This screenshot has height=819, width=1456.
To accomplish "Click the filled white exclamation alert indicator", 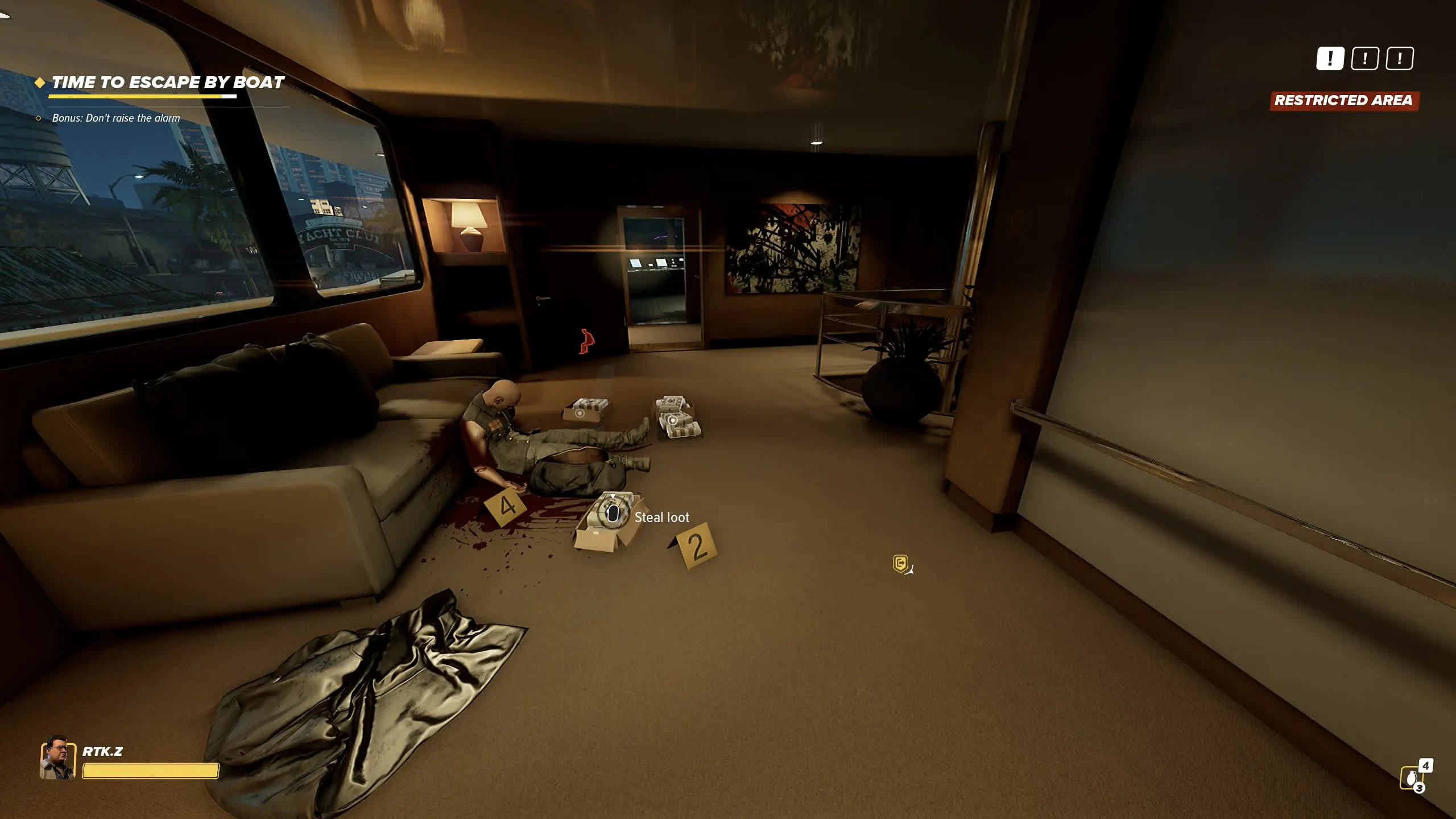I will [x=1330, y=59].
